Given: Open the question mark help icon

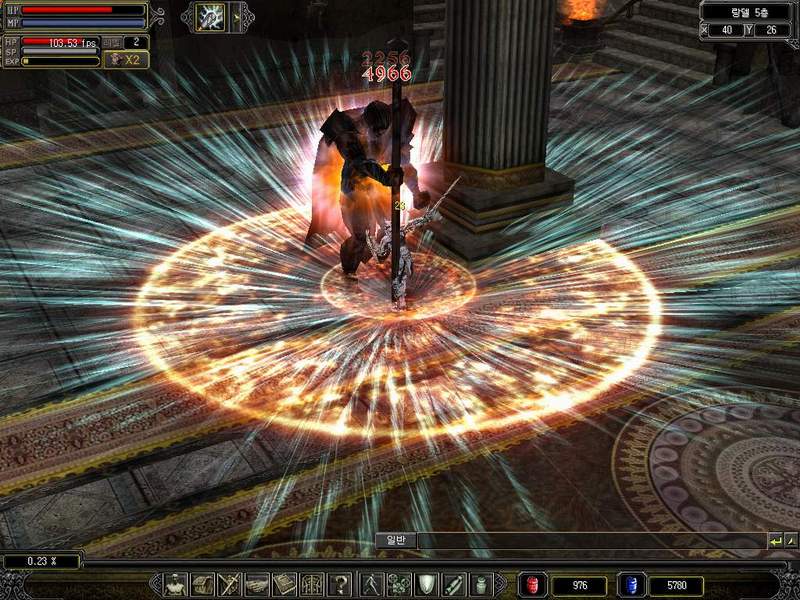Looking at the screenshot, I should click(x=341, y=585).
